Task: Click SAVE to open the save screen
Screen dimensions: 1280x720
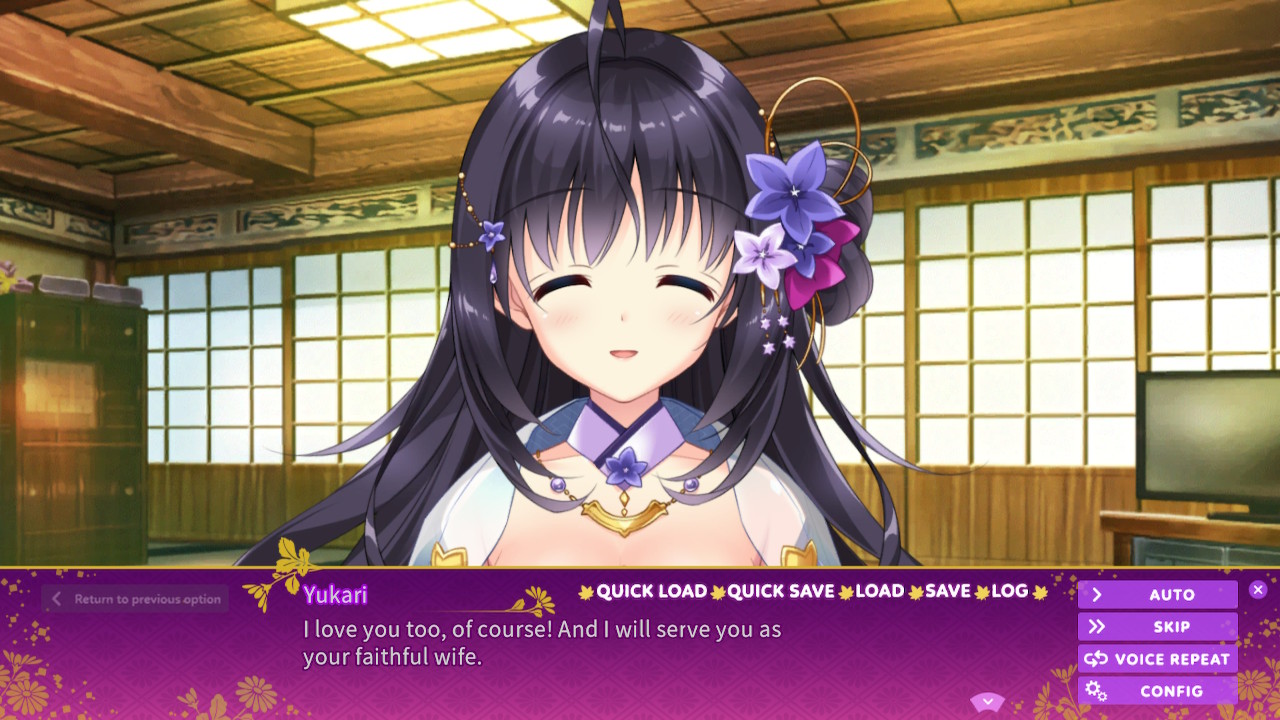Action: click(x=947, y=591)
